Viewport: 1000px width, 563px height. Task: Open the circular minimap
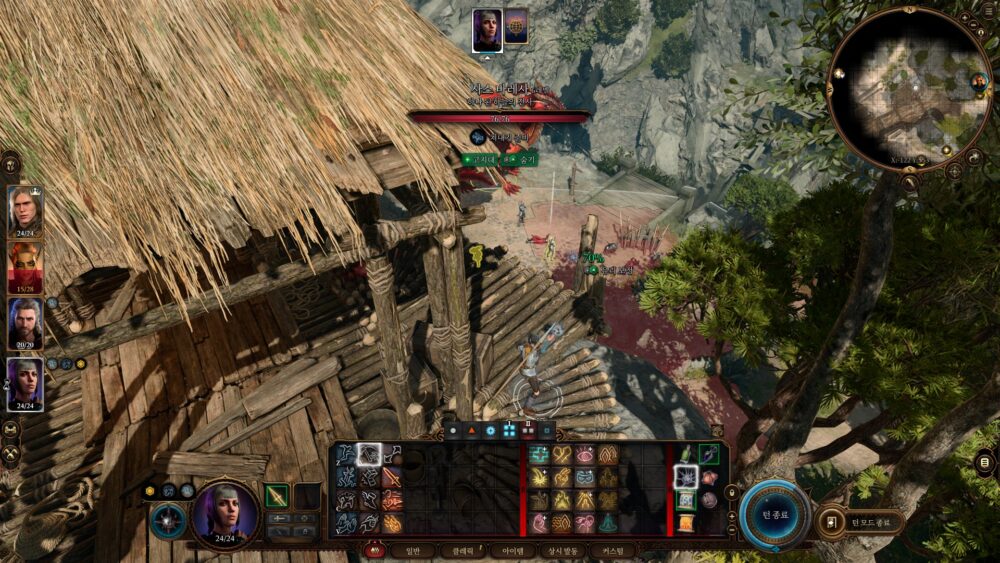(909, 88)
